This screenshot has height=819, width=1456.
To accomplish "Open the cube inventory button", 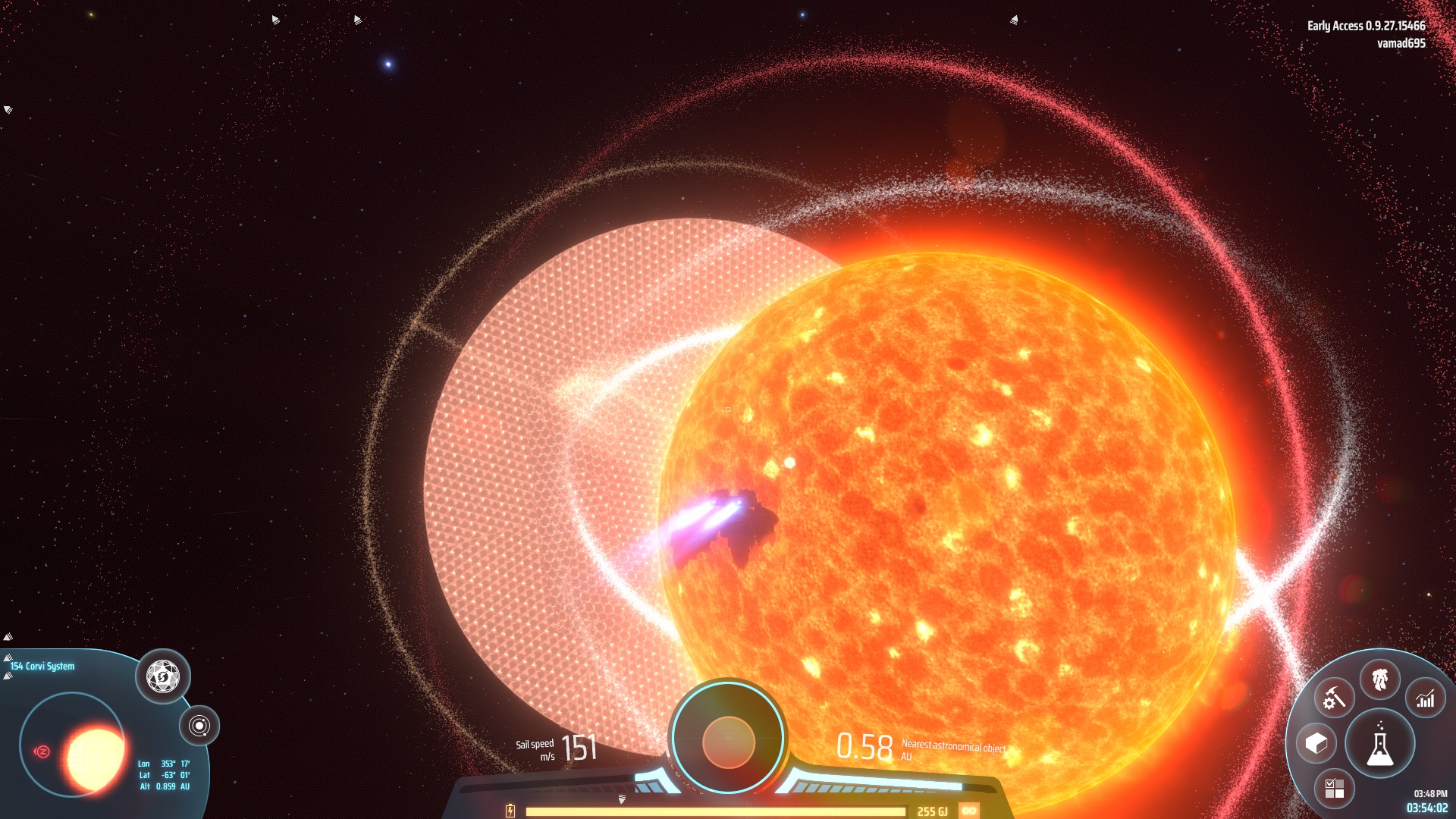I will coord(1316,743).
